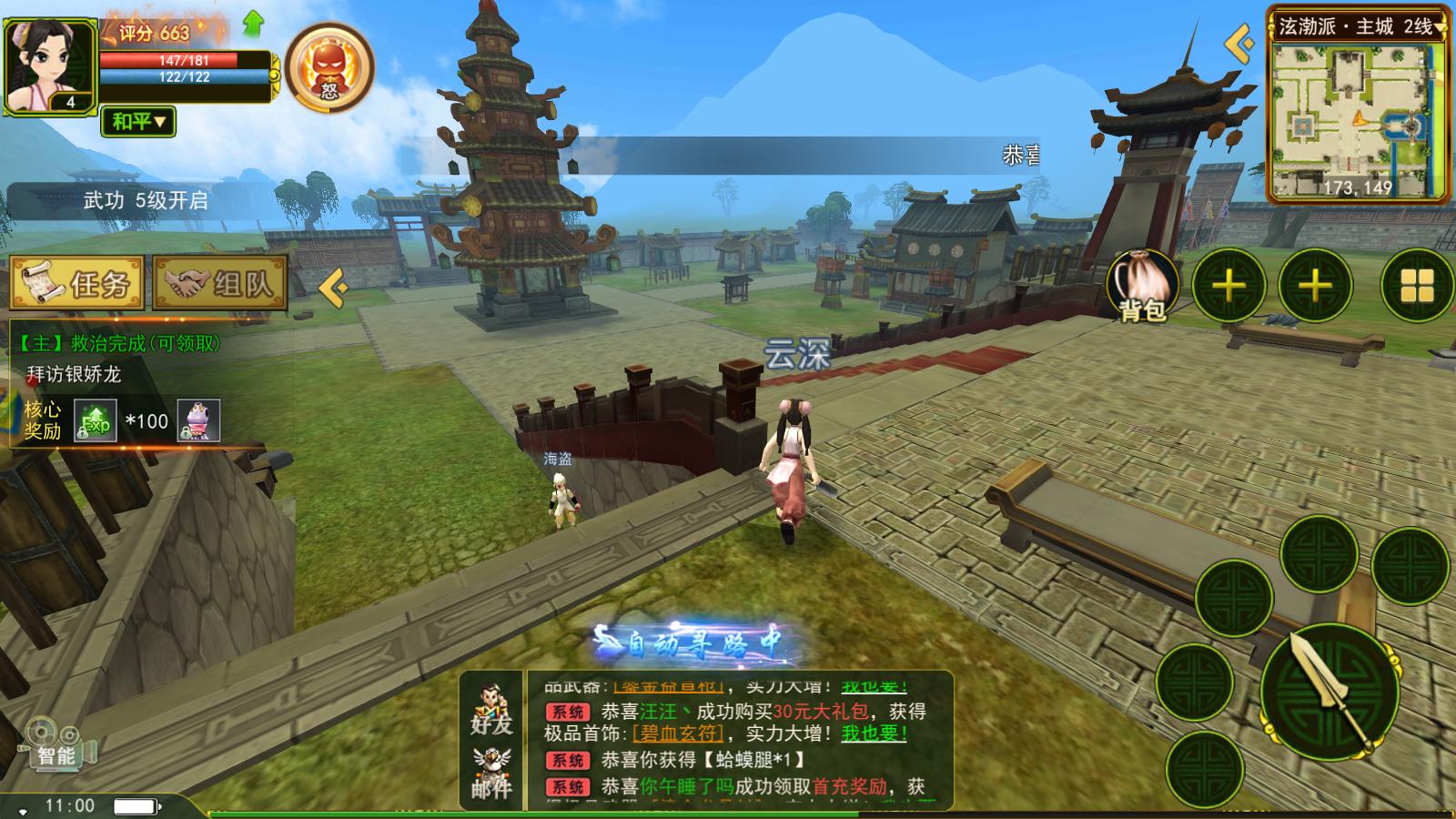Tap the sword attack button
The height and width of the screenshot is (819, 1456).
click(x=1330, y=693)
